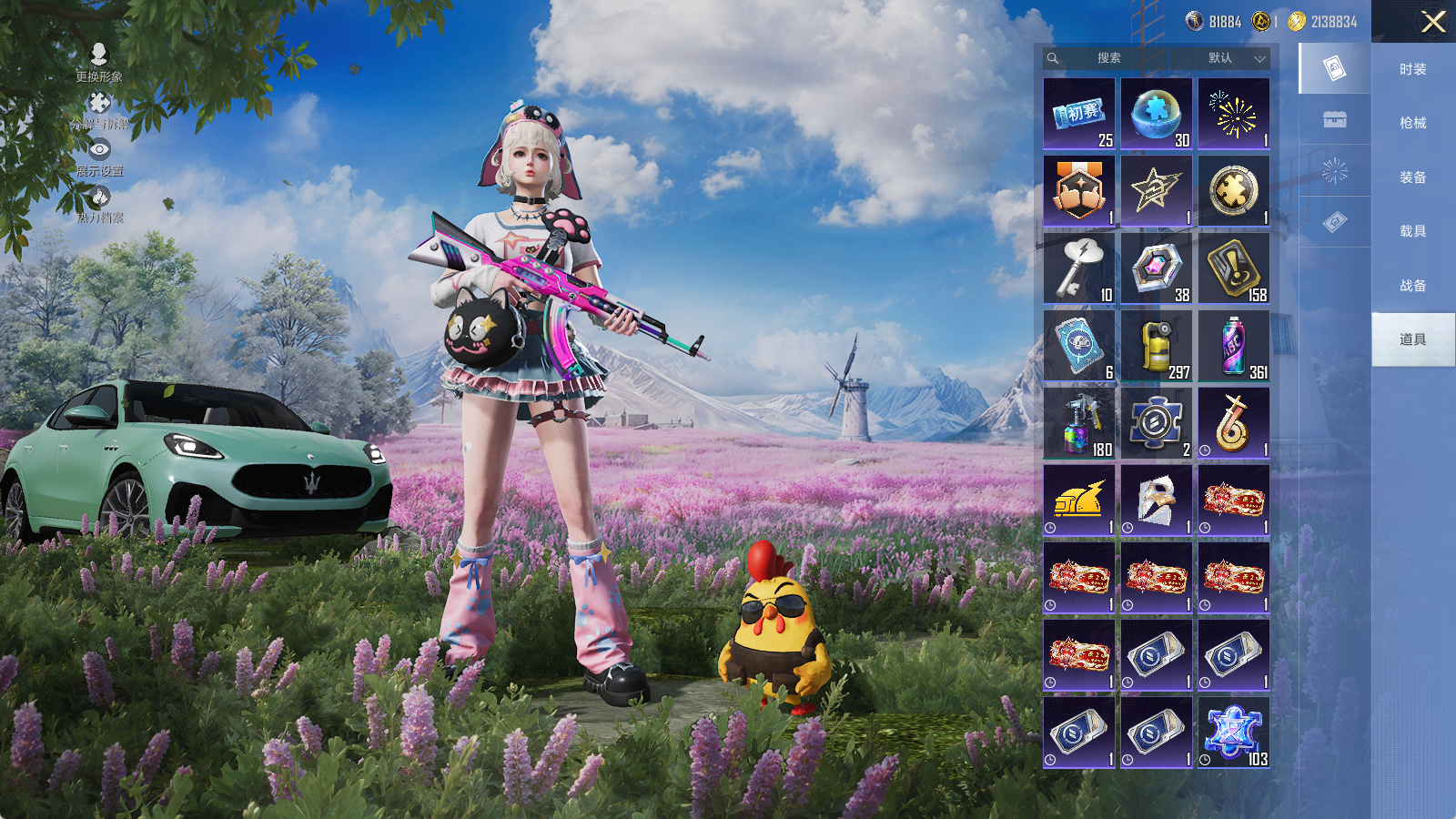Close the inventory screen with the X

coord(1433,22)
